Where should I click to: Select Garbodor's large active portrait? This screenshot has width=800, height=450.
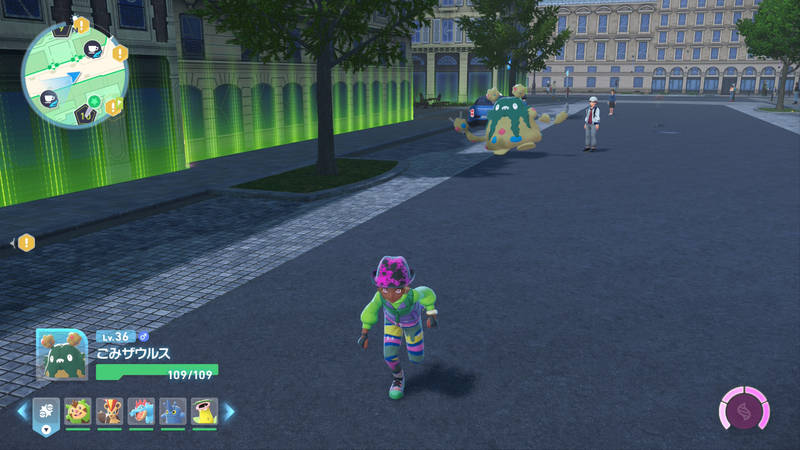(61, 355)
